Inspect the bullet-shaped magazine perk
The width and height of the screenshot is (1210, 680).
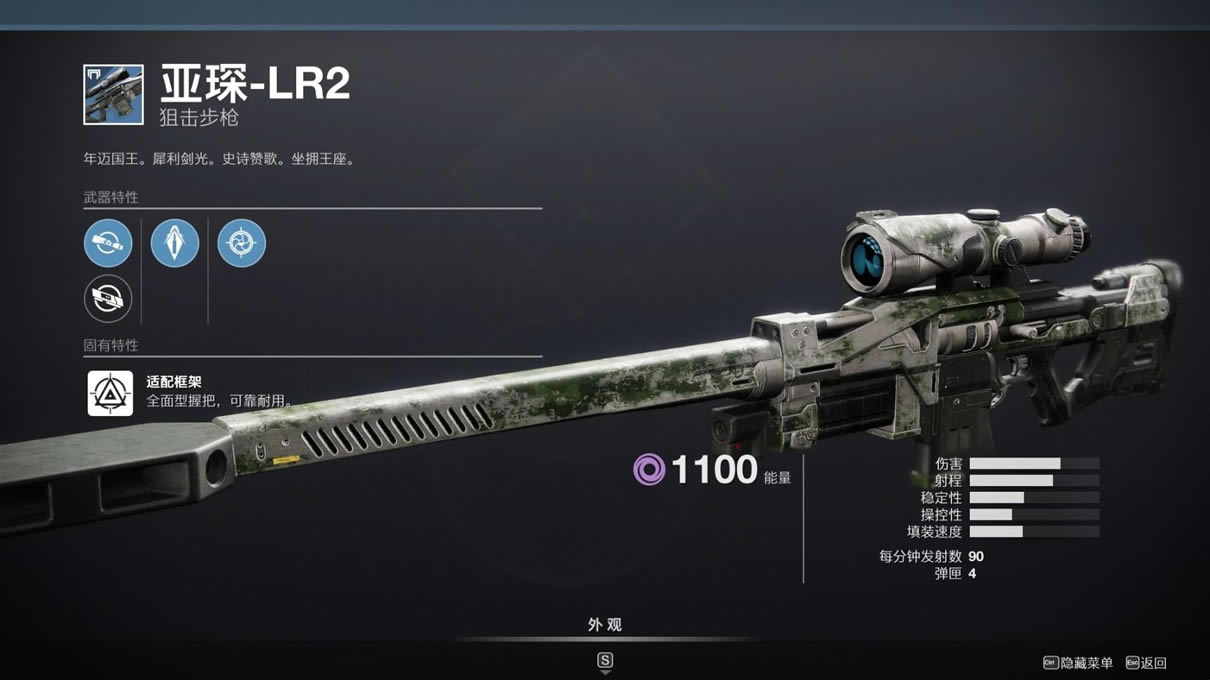175,243
